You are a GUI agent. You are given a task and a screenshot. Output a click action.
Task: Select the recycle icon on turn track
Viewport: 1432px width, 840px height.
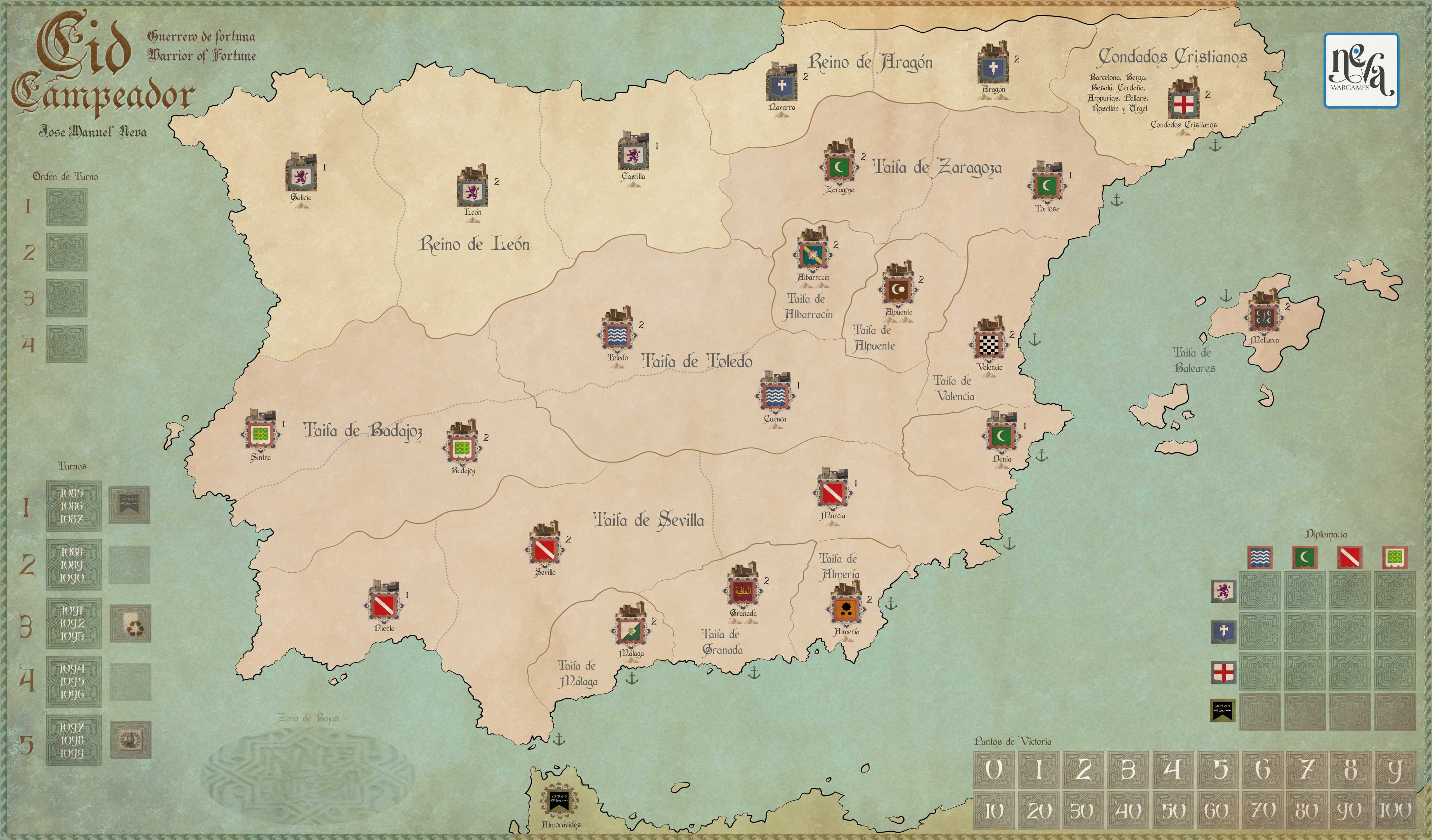pos(131,623)
